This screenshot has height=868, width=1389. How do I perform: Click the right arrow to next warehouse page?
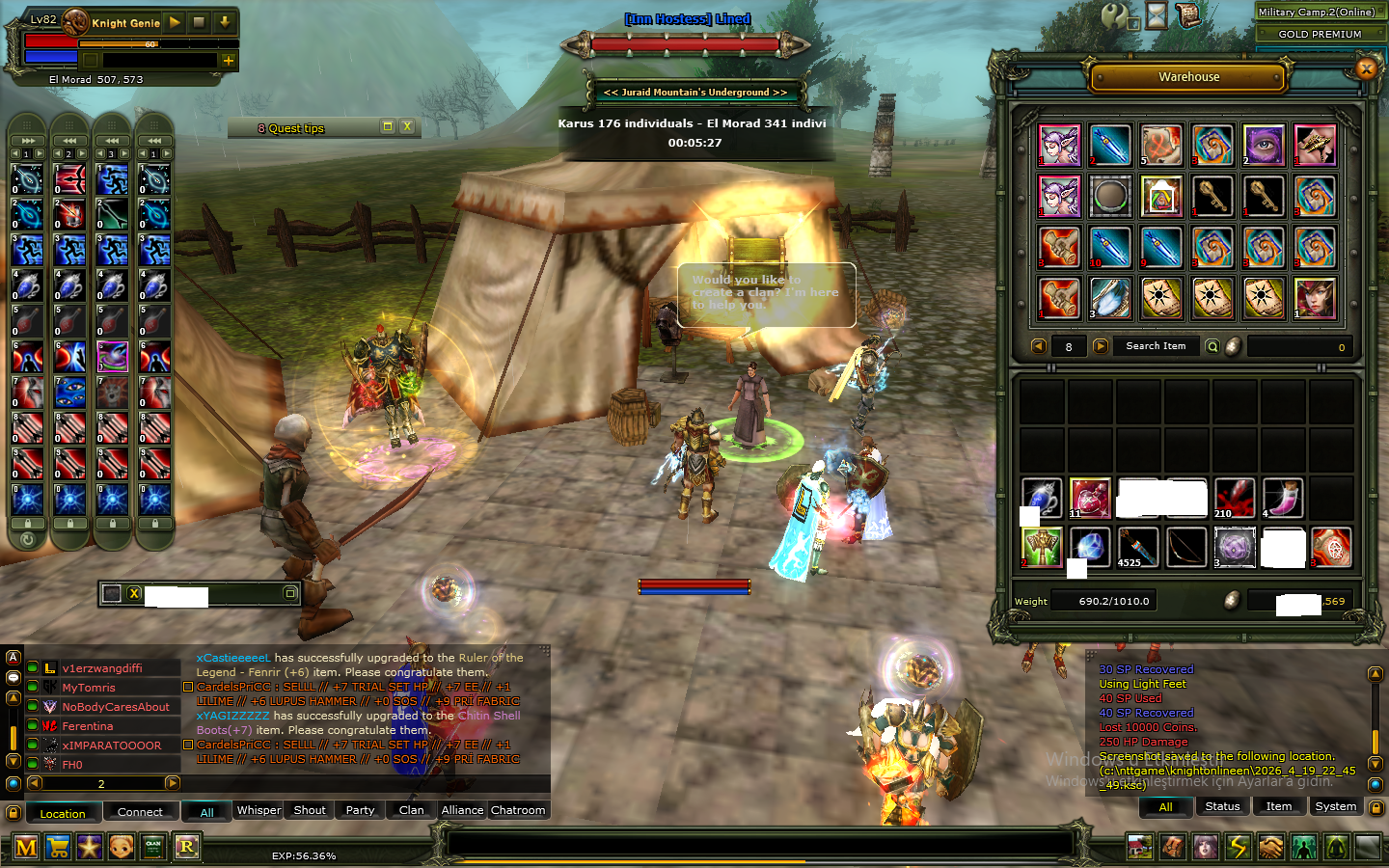[1101, 345]
